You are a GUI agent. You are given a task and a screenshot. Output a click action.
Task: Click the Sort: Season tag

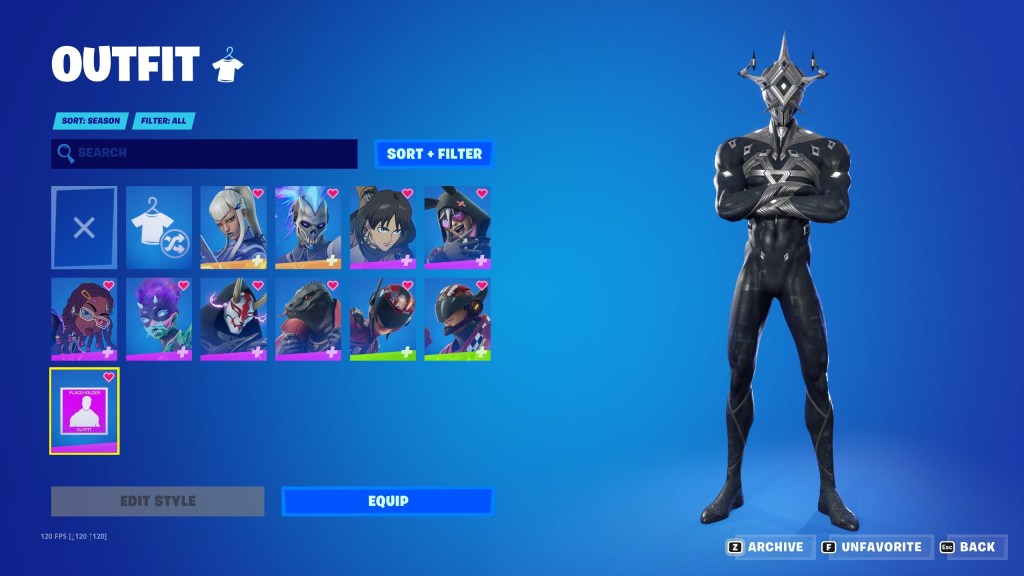click(91, 121)
